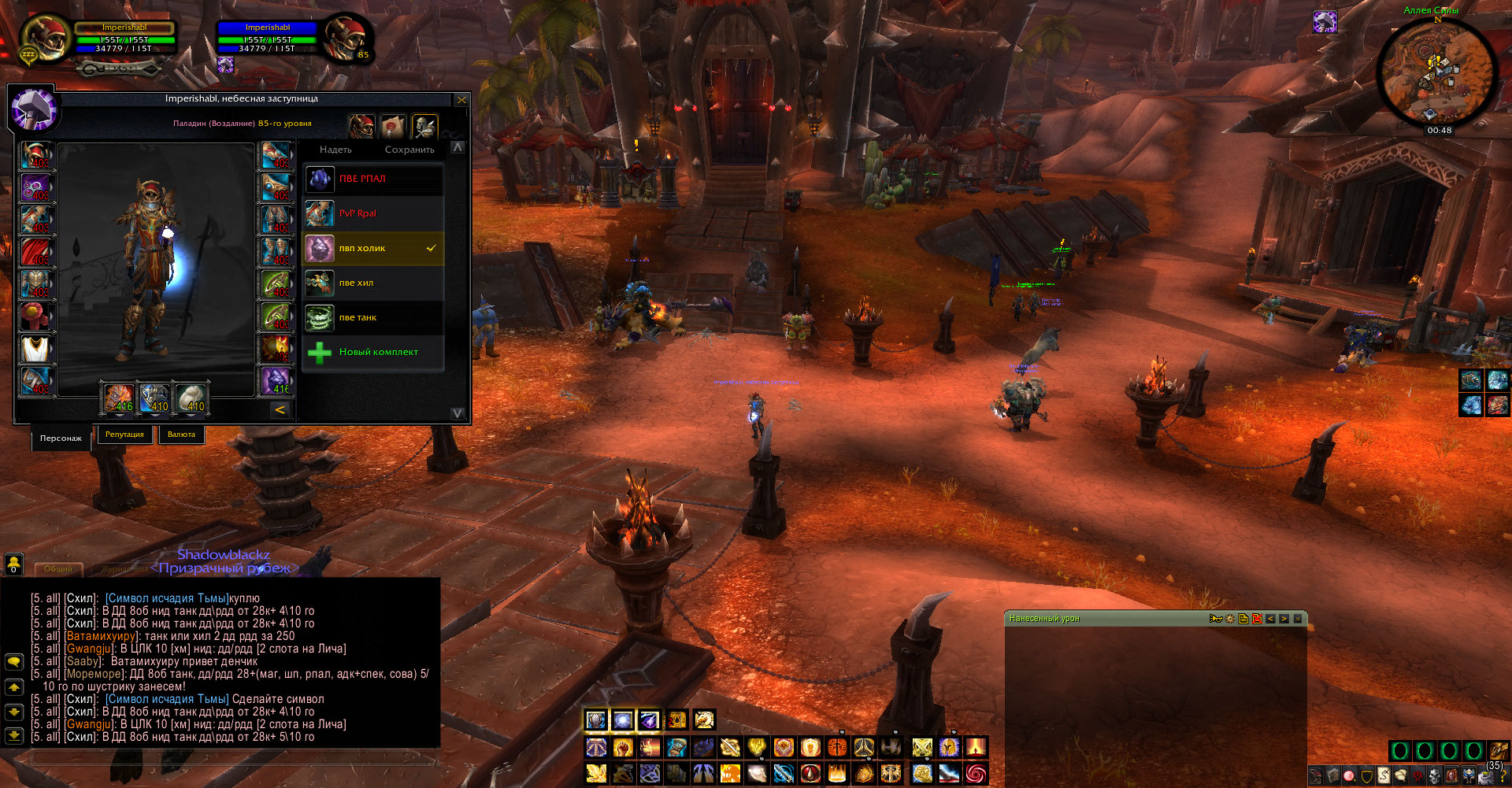Screen dimensions: 1512x788
Task: Open the Валюта currency tab
Action: 181,435
